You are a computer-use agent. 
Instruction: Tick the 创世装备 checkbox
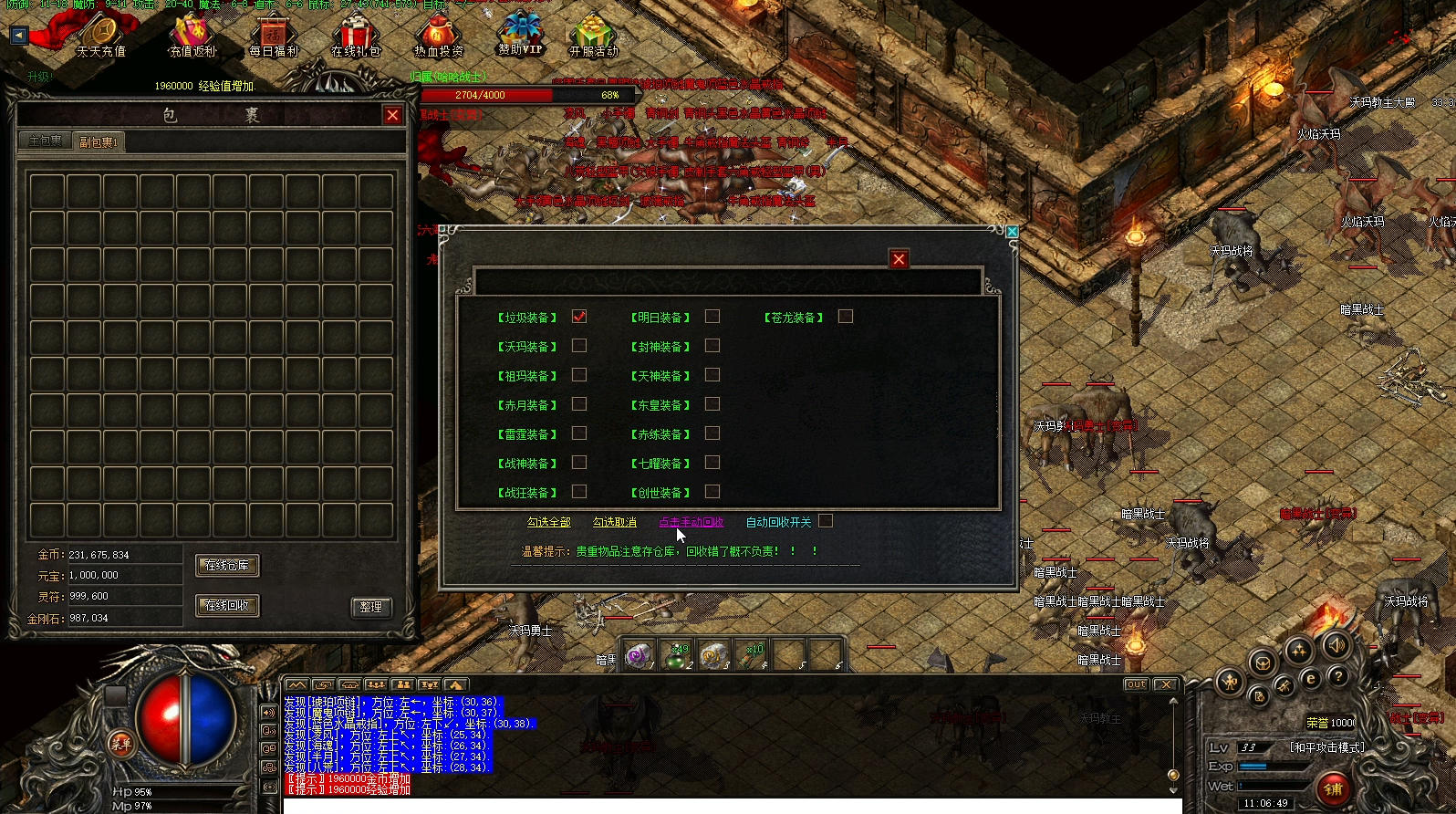[712, 492]
